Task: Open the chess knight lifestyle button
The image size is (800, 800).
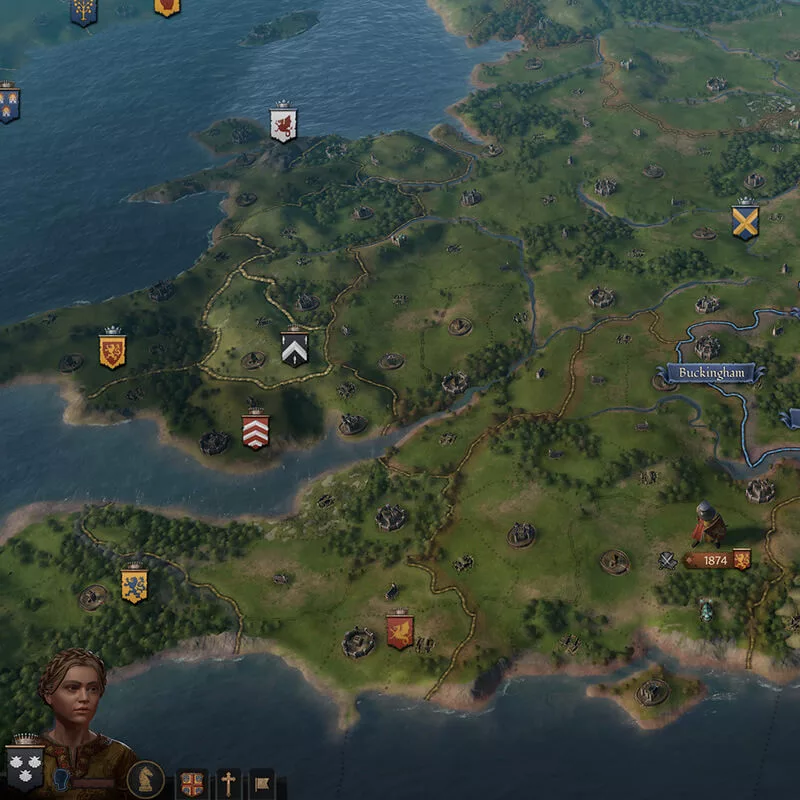Action: [x=146, y=779]
